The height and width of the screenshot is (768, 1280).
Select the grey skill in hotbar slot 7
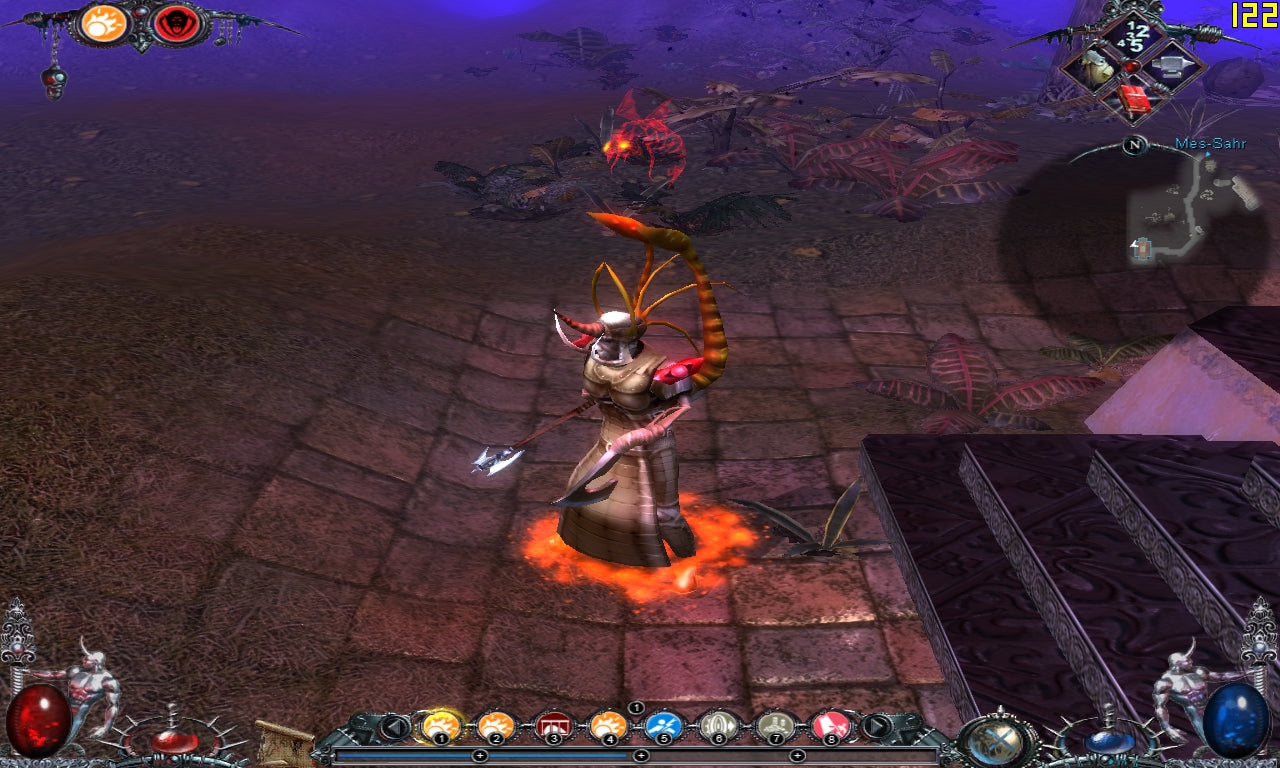(774, 726)
